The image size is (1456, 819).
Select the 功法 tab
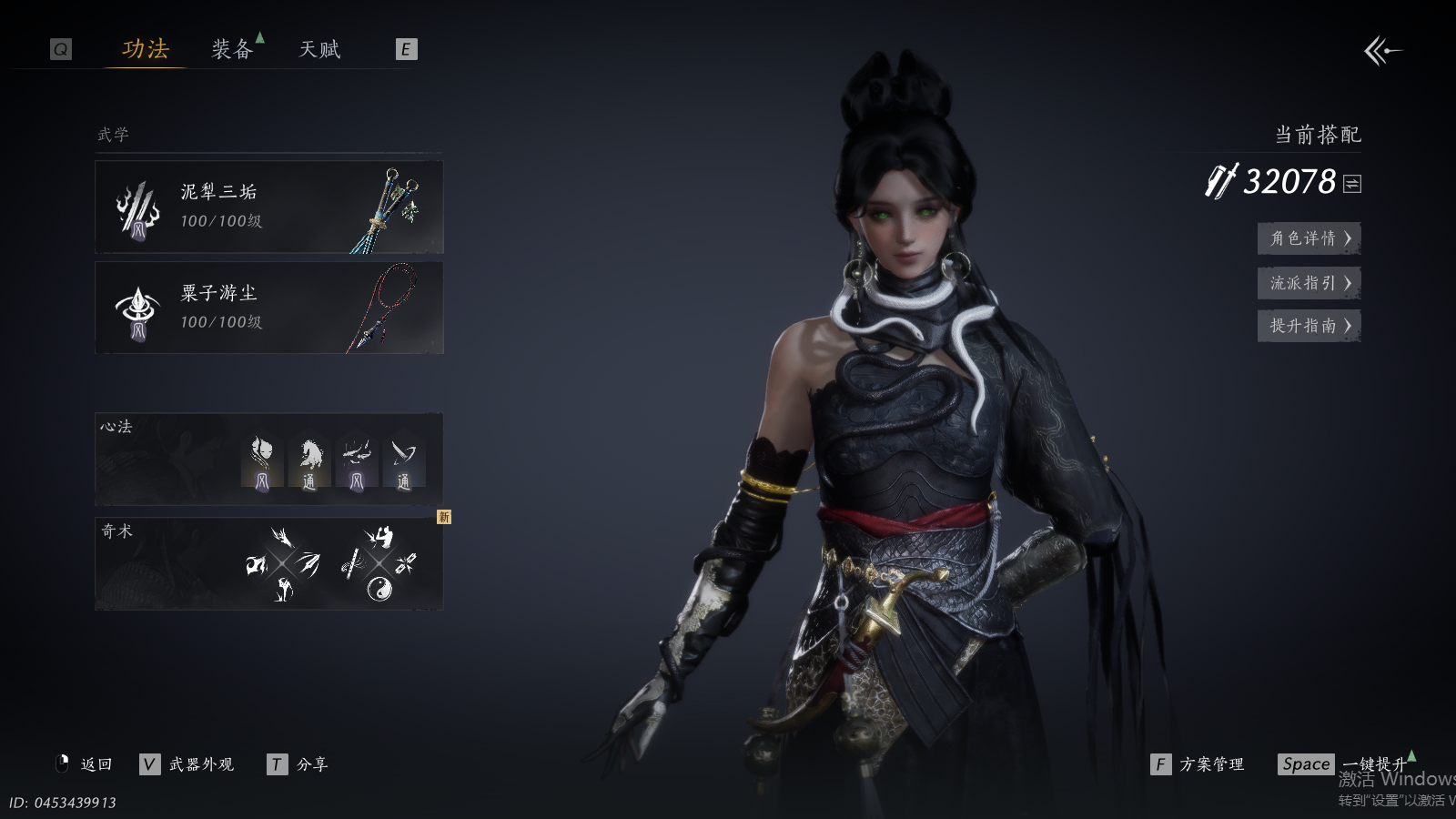pyautogui.click(x=146, y=49)
